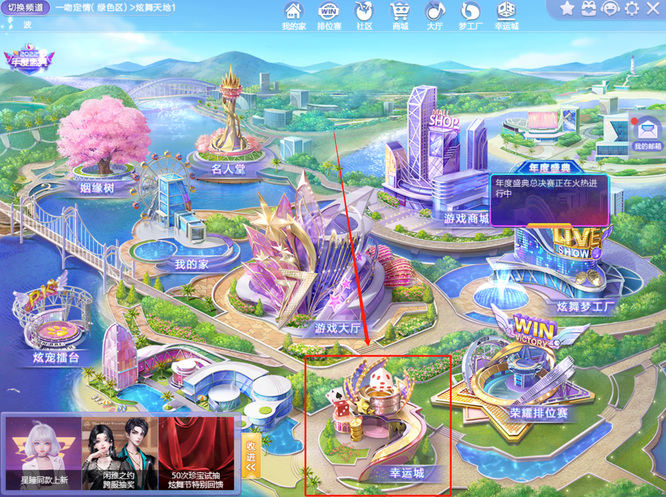The image size is (666, 497).
Task: Close the game window with the X
Action: [653, 9]
